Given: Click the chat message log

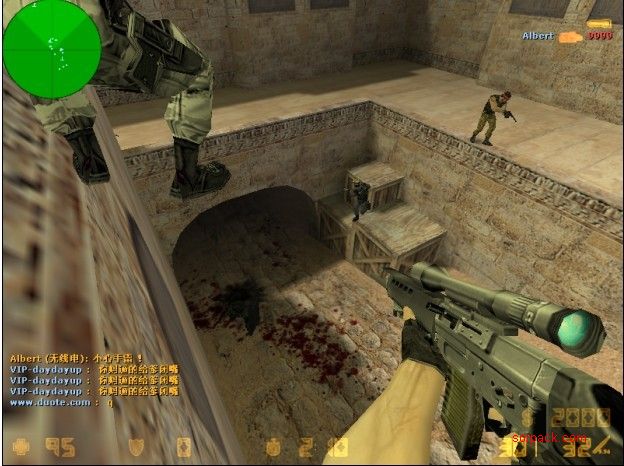Looking at the screenshot, I should point(76,379).
